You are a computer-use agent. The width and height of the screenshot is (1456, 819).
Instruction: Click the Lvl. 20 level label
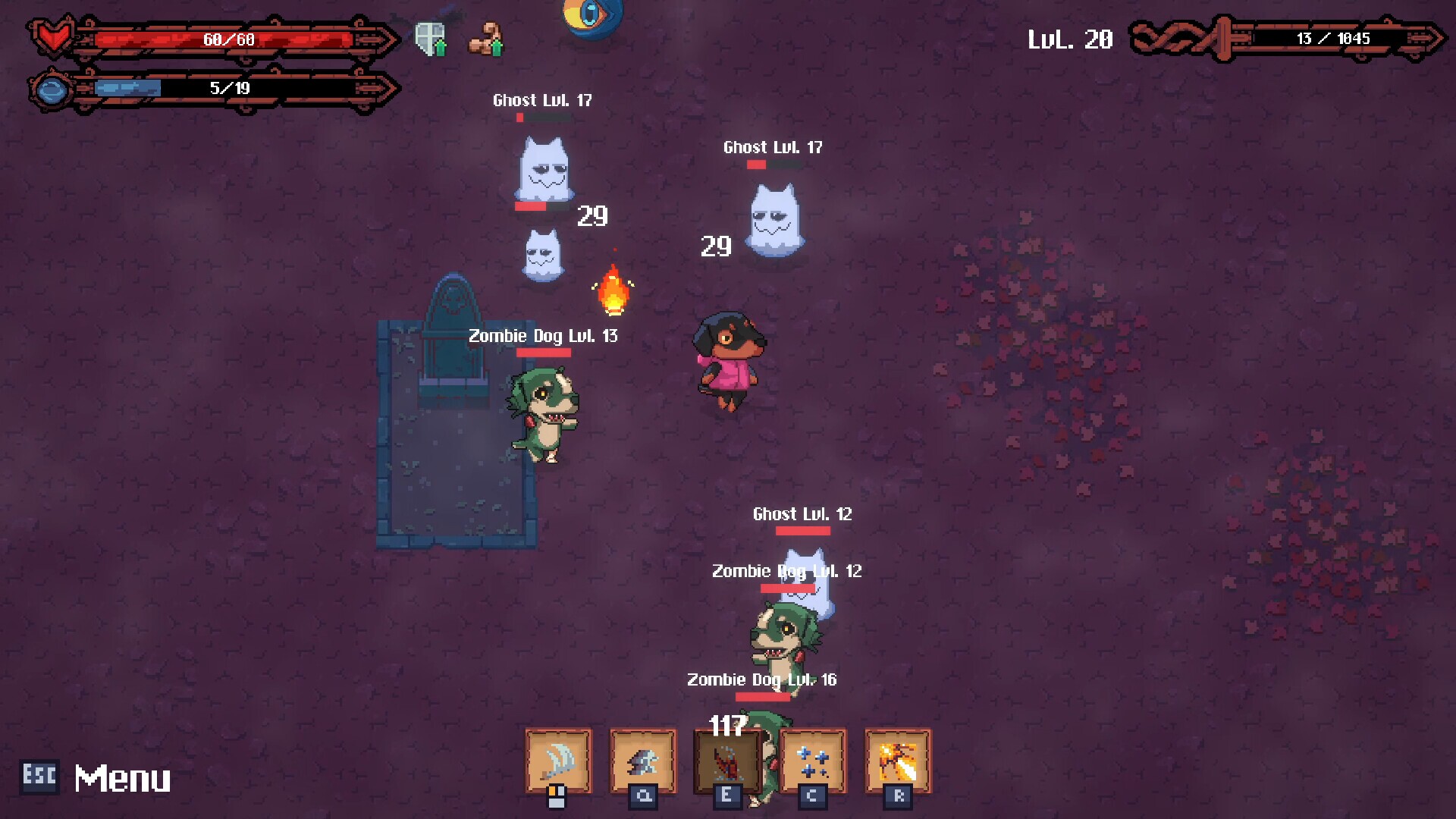1071,38
